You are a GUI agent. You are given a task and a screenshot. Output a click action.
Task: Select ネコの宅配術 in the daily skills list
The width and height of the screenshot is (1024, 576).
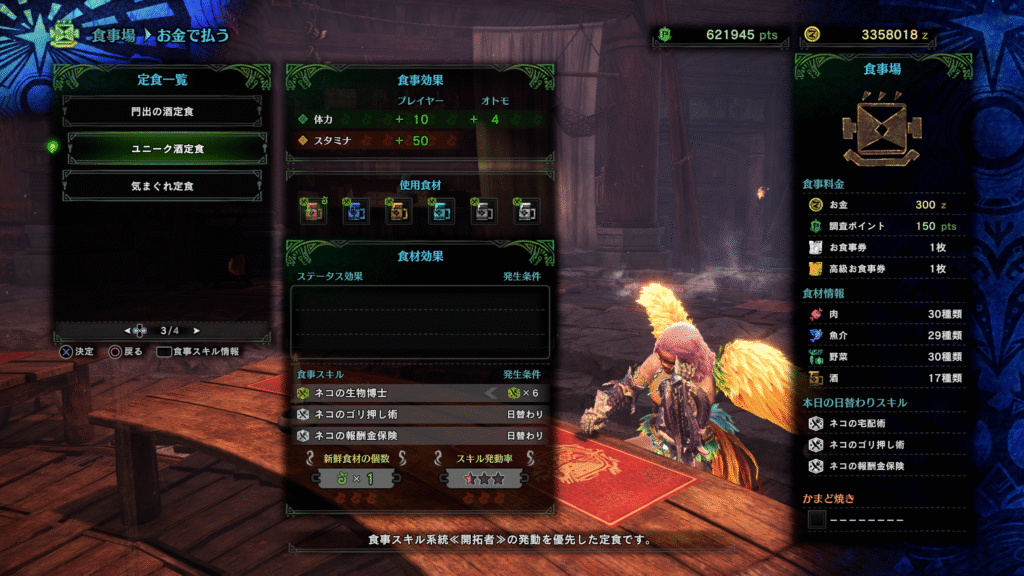pyautogui.click(x=882, y=423)
